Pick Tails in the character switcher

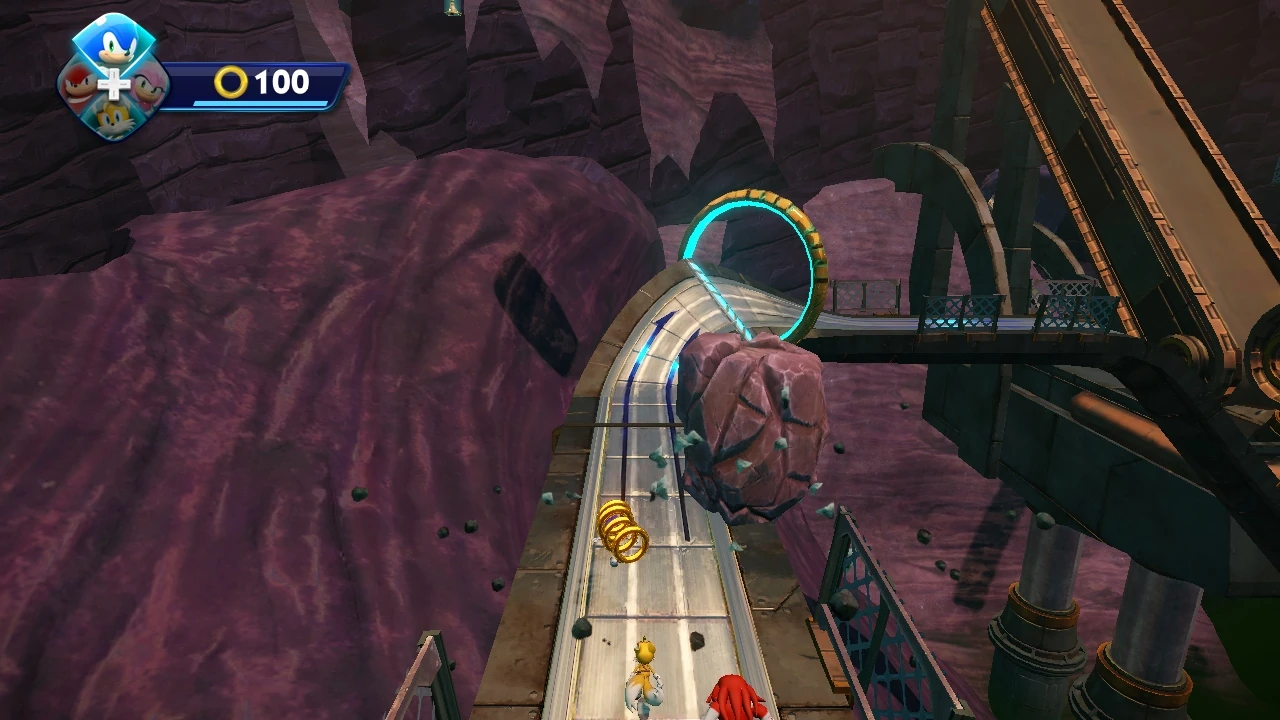[x=114, y=120]
